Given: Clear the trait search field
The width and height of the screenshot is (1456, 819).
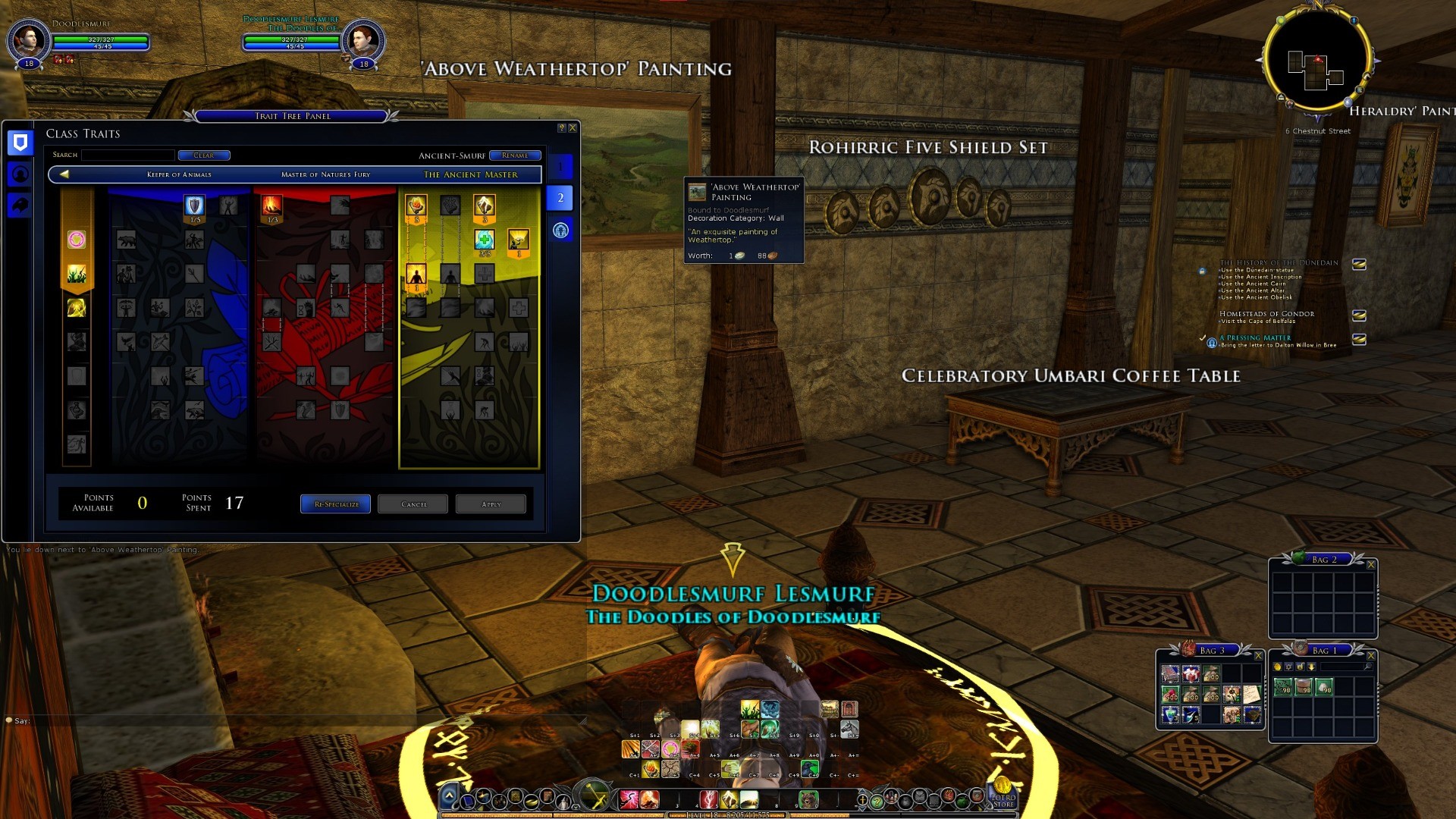Looking at the screenshot, I should pos(203,155).
